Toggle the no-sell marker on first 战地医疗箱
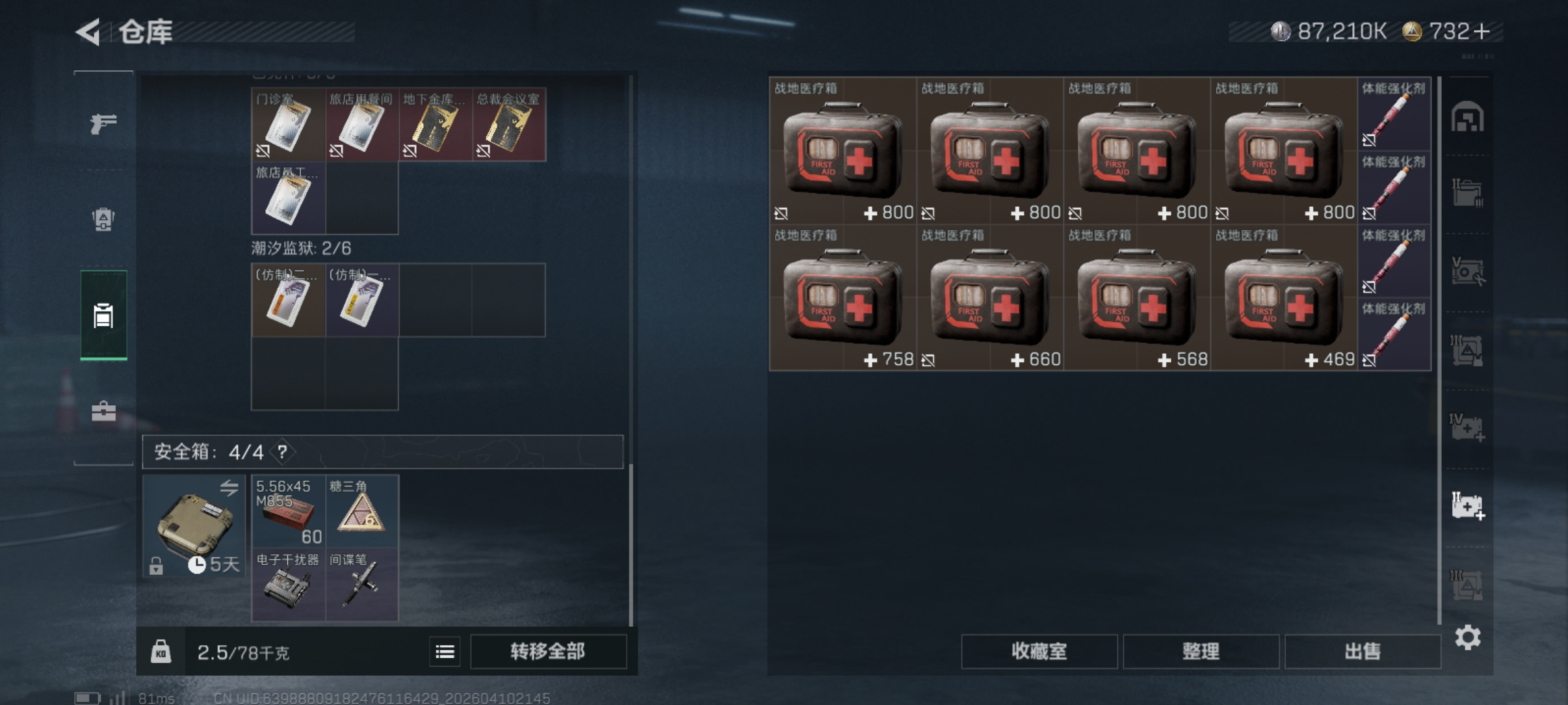This screenshot has width=1568, height=705. coord(783,213)
